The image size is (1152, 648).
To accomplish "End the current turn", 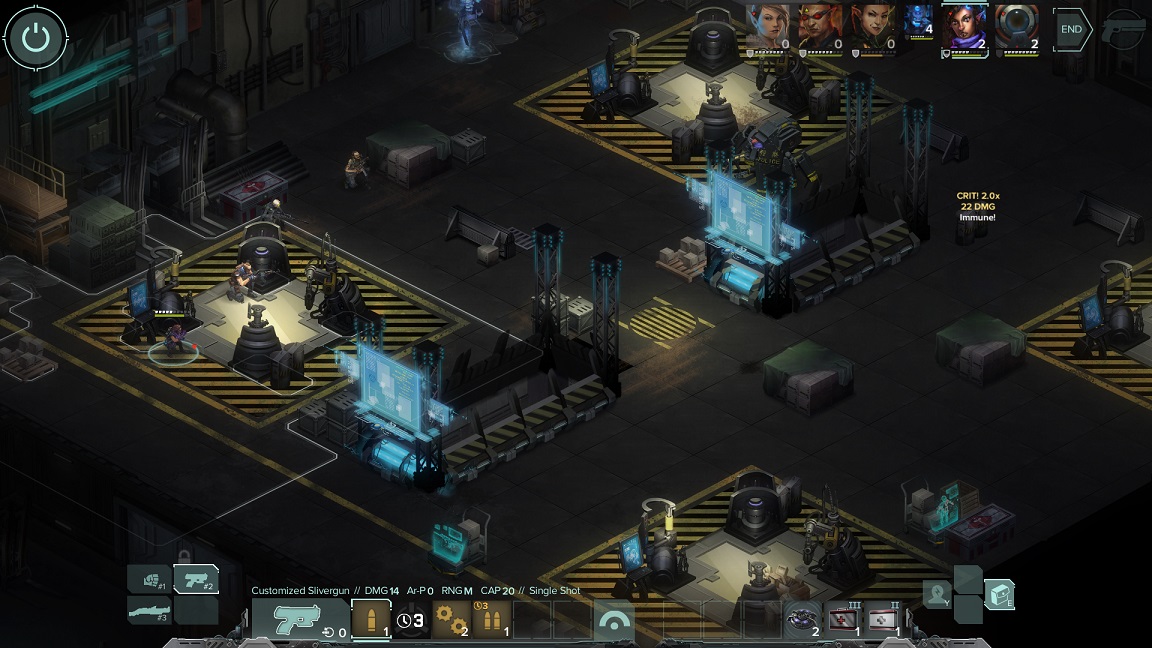I will pos(1071,29).
